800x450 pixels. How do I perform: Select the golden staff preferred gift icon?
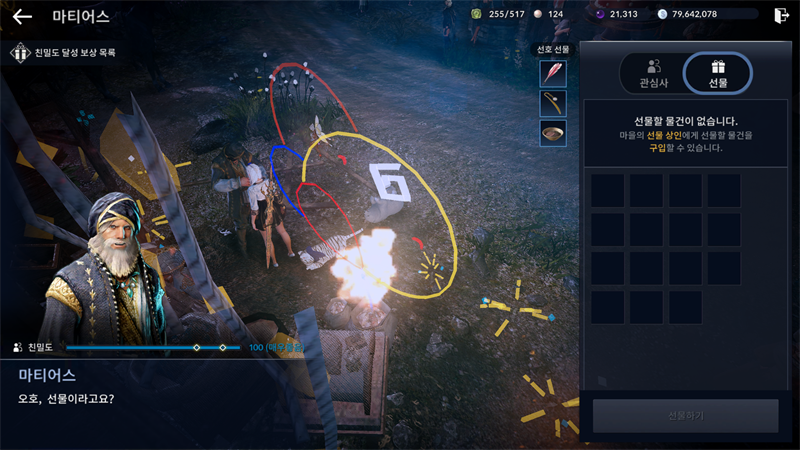coord(553,103)
